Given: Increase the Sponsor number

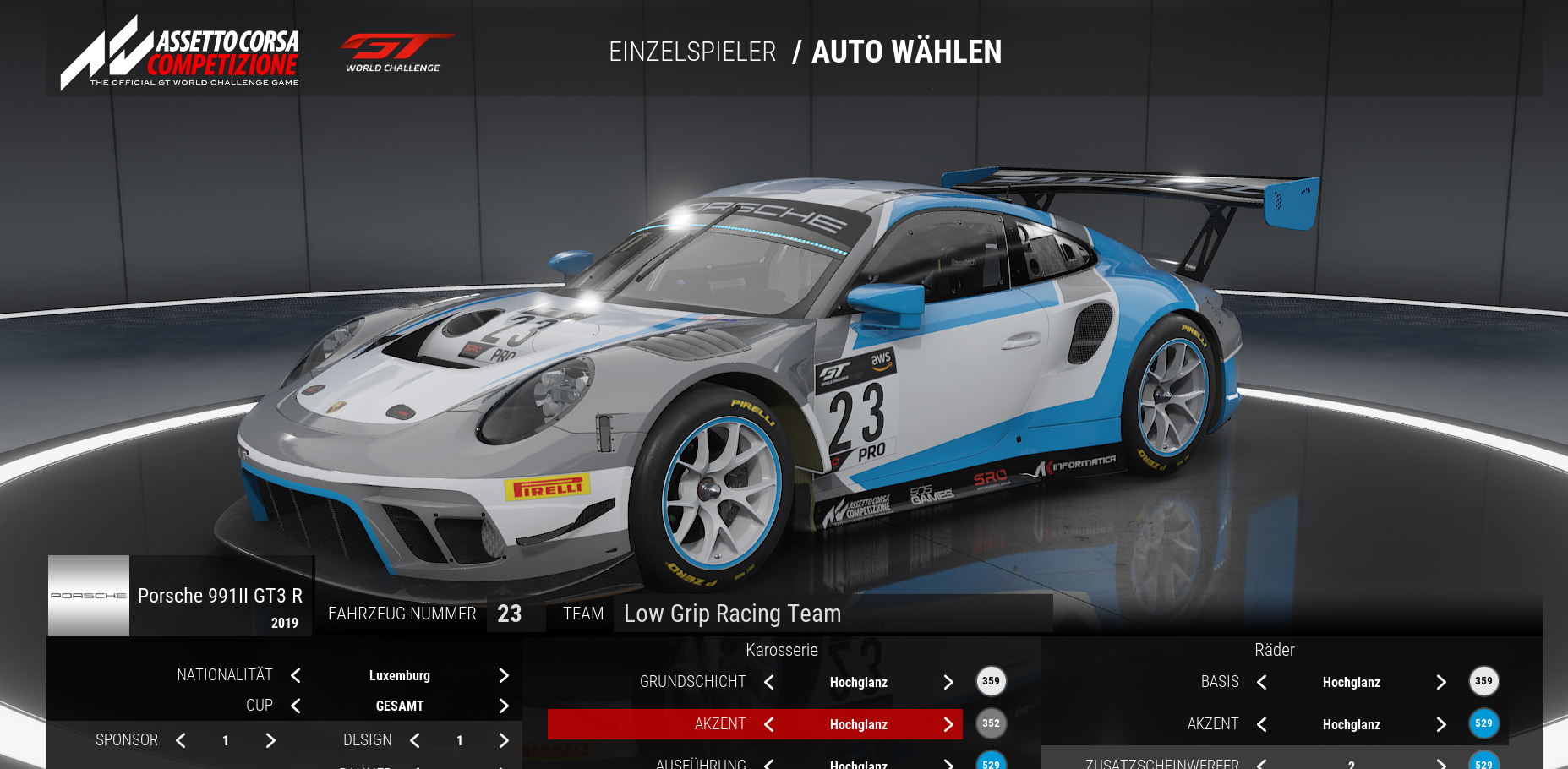Looking at the screenshot, I should tap(270, 740).
